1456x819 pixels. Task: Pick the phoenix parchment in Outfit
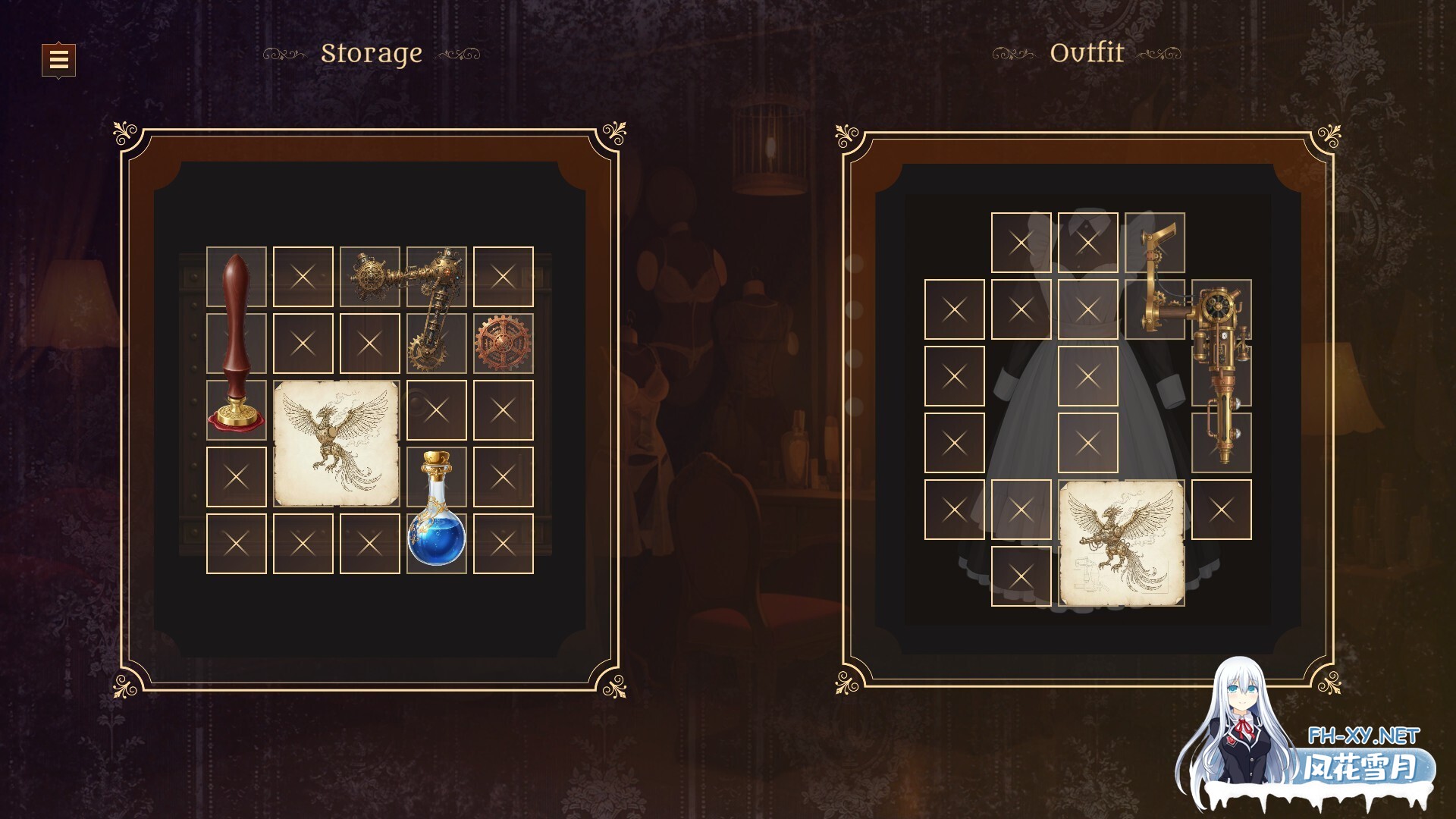pyautogui.click(x=1121, y=543)
